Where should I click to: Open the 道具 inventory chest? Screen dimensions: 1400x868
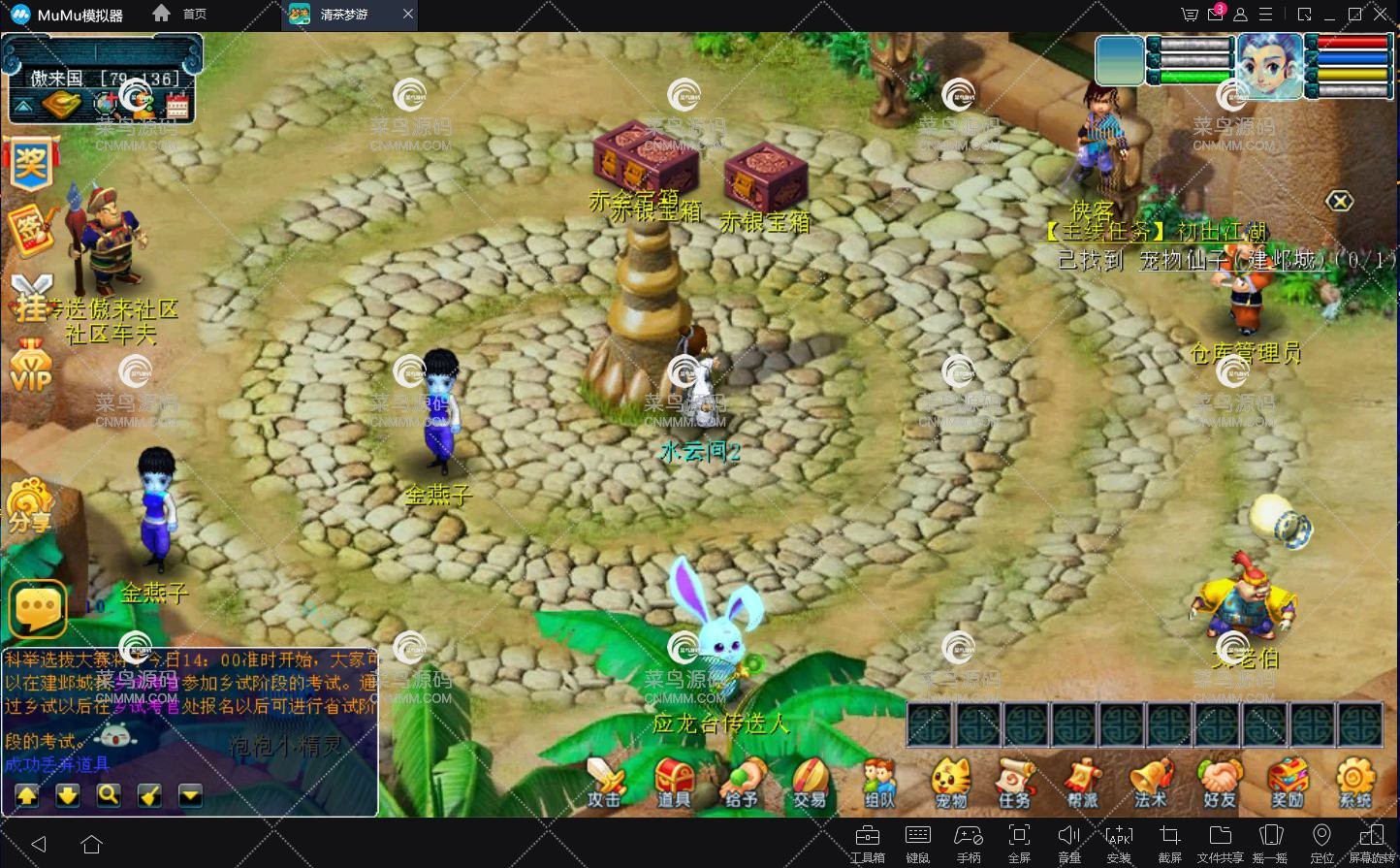(674, 782)
